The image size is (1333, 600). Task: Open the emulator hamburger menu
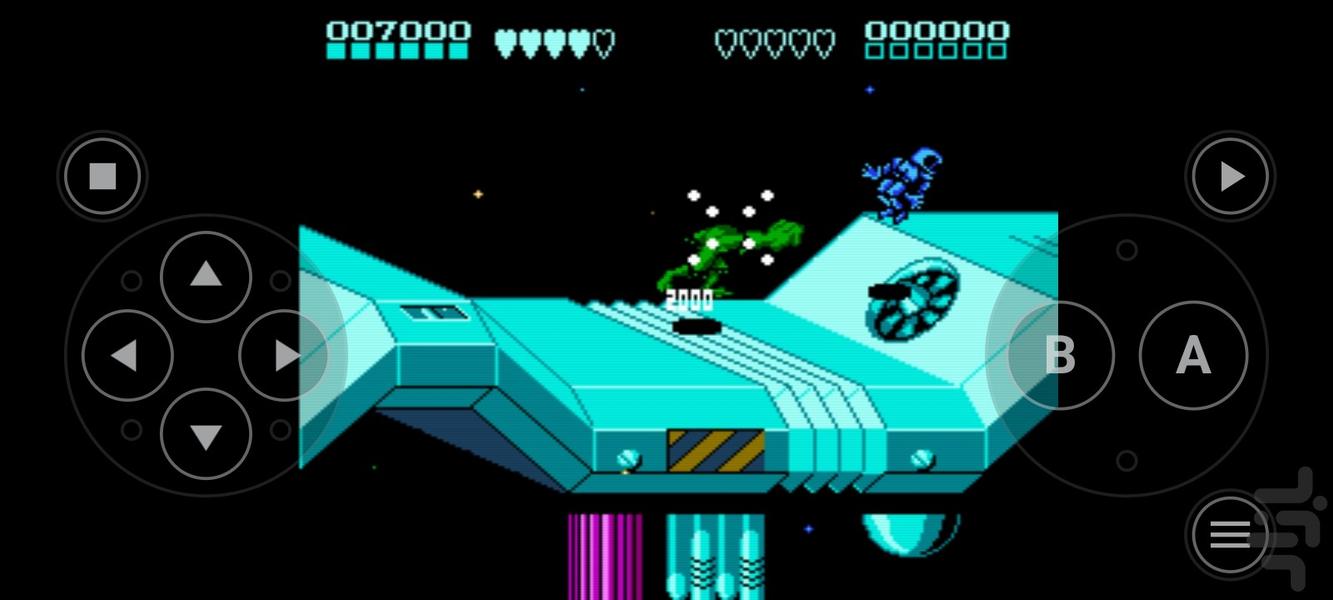click(x=1230, y=535)
